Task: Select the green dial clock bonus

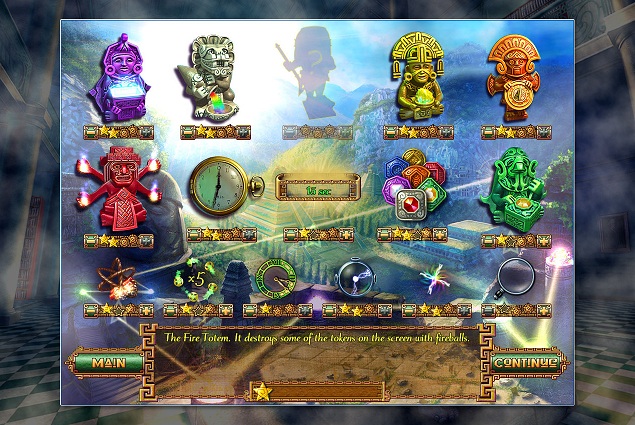Action: pyautogui.click(x=273, y=280)
